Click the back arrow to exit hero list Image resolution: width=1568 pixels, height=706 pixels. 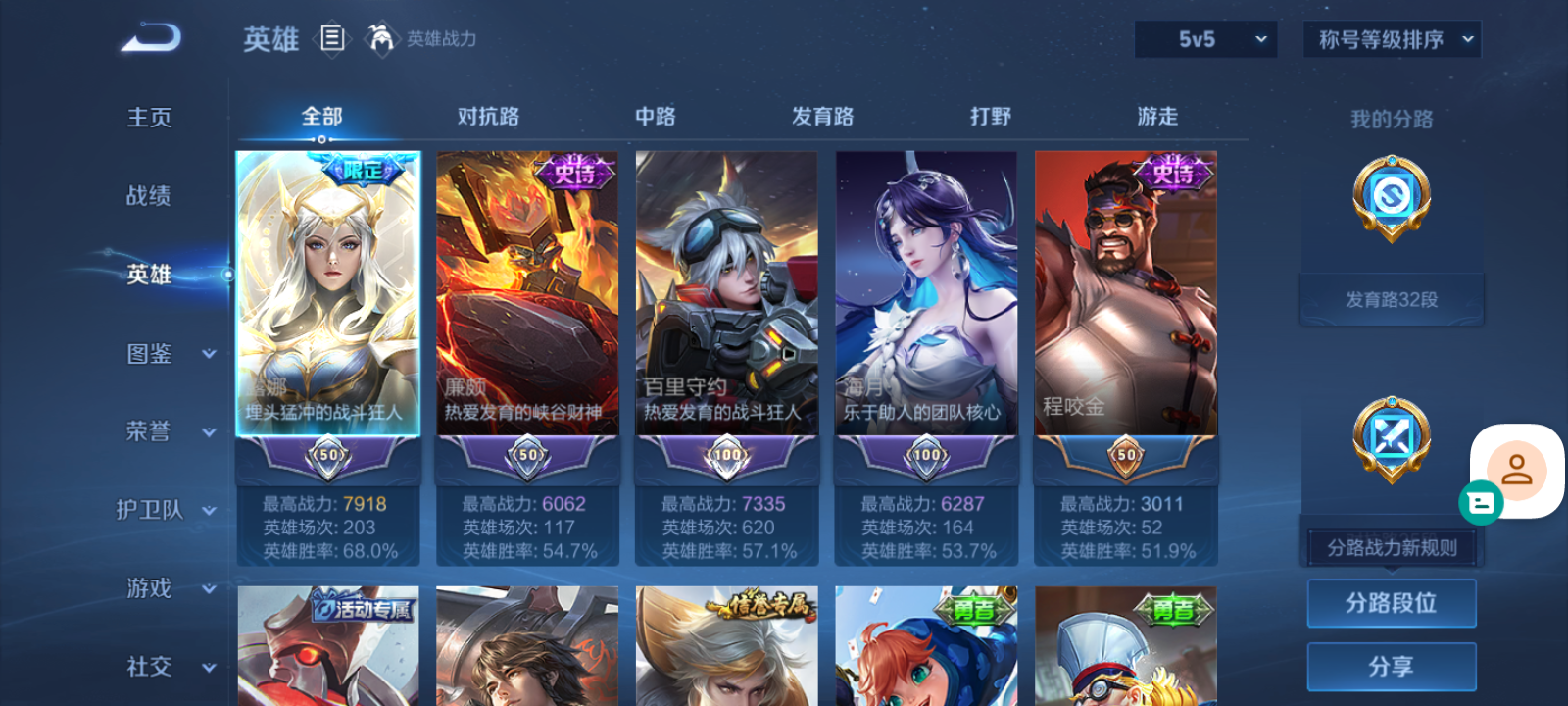click(x=147, y=37)
